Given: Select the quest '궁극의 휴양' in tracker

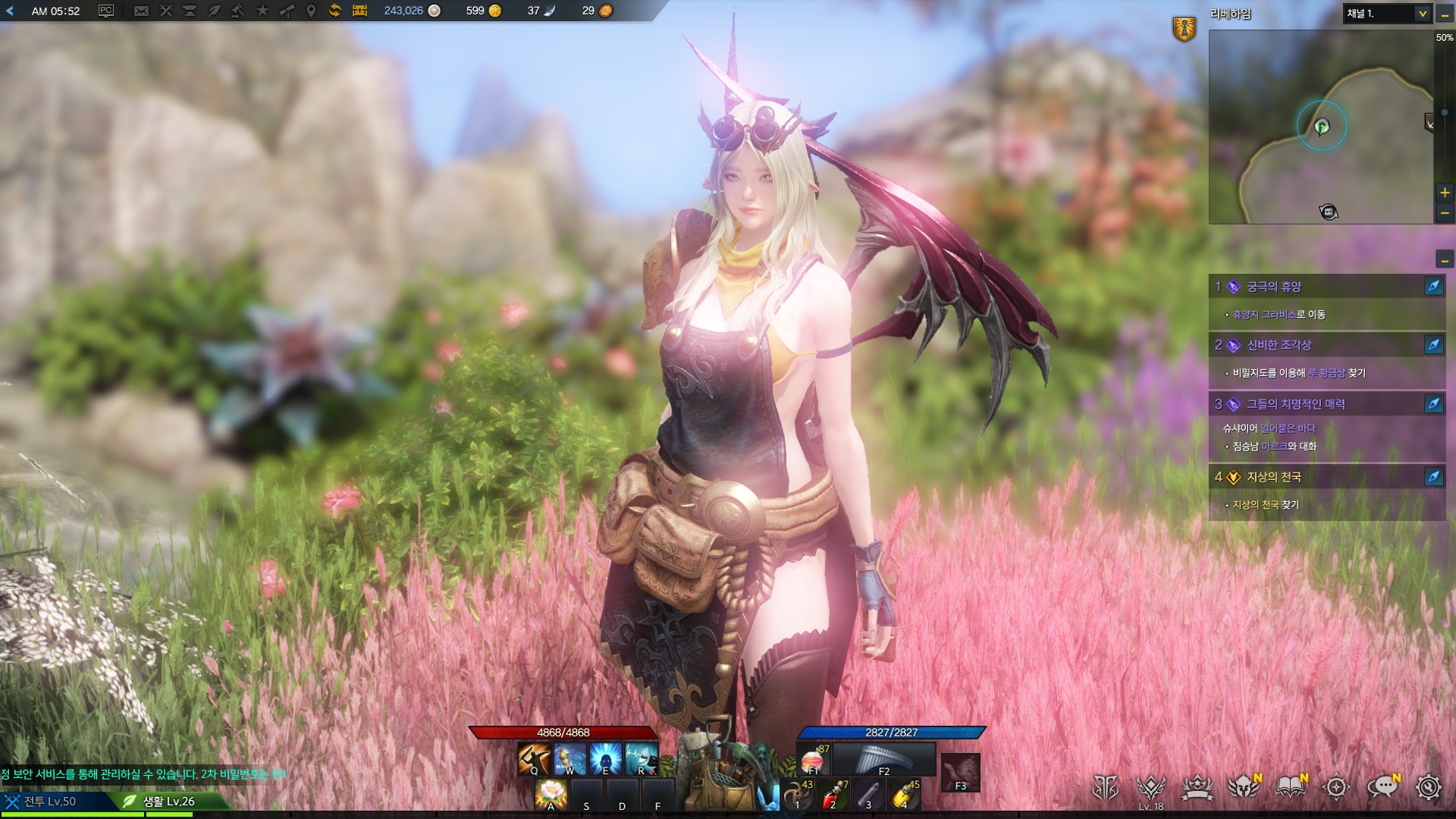Looking at the screenshot, I should (1274, 287).
